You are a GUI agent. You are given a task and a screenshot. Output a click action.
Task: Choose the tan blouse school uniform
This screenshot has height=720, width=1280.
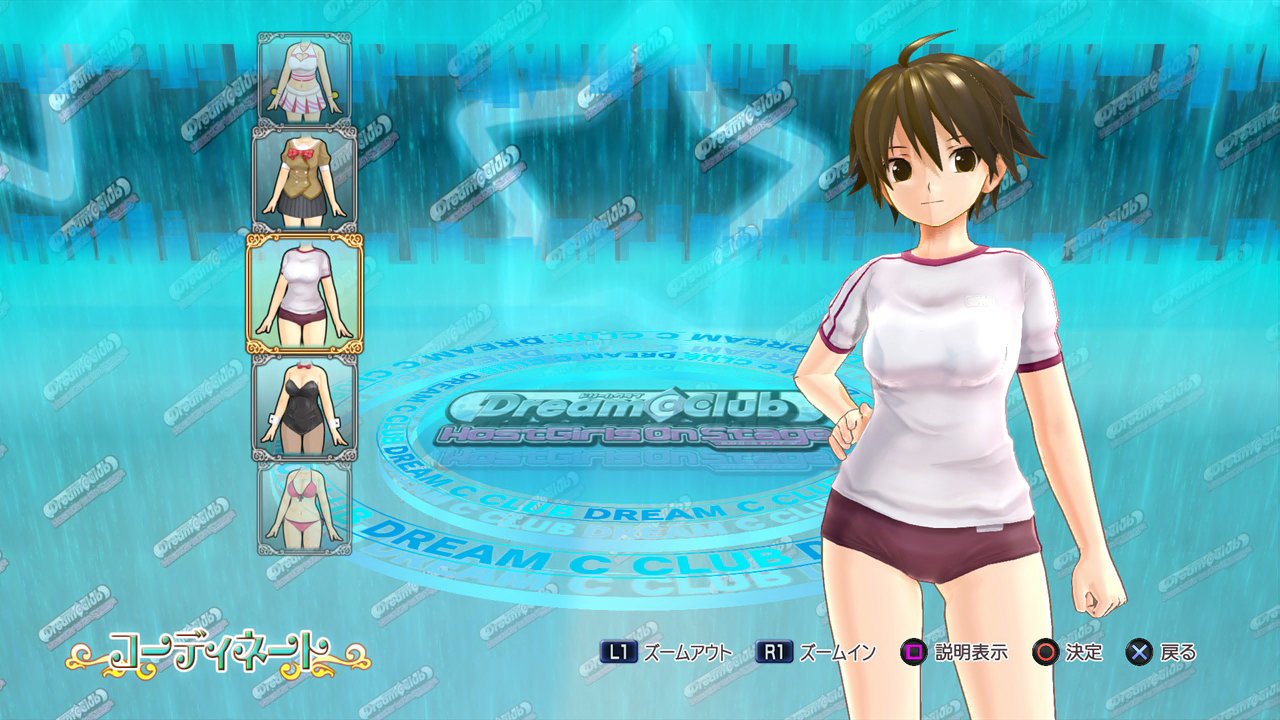point(305,178)
